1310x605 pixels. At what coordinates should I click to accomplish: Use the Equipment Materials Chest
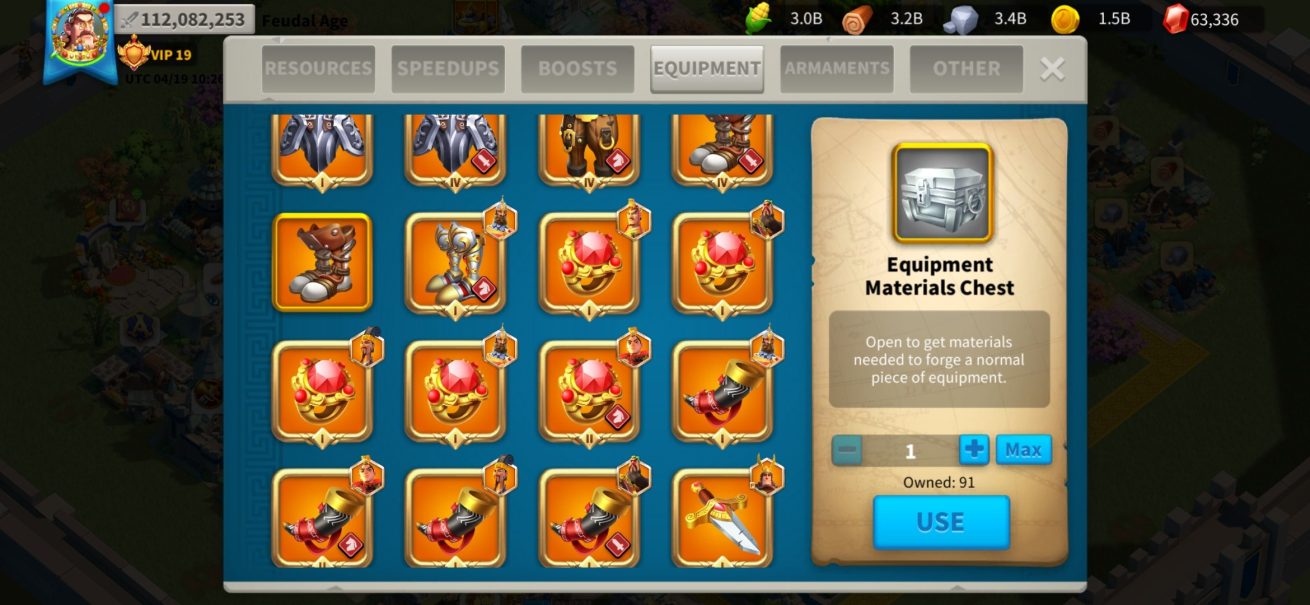[x=940, y=522]
